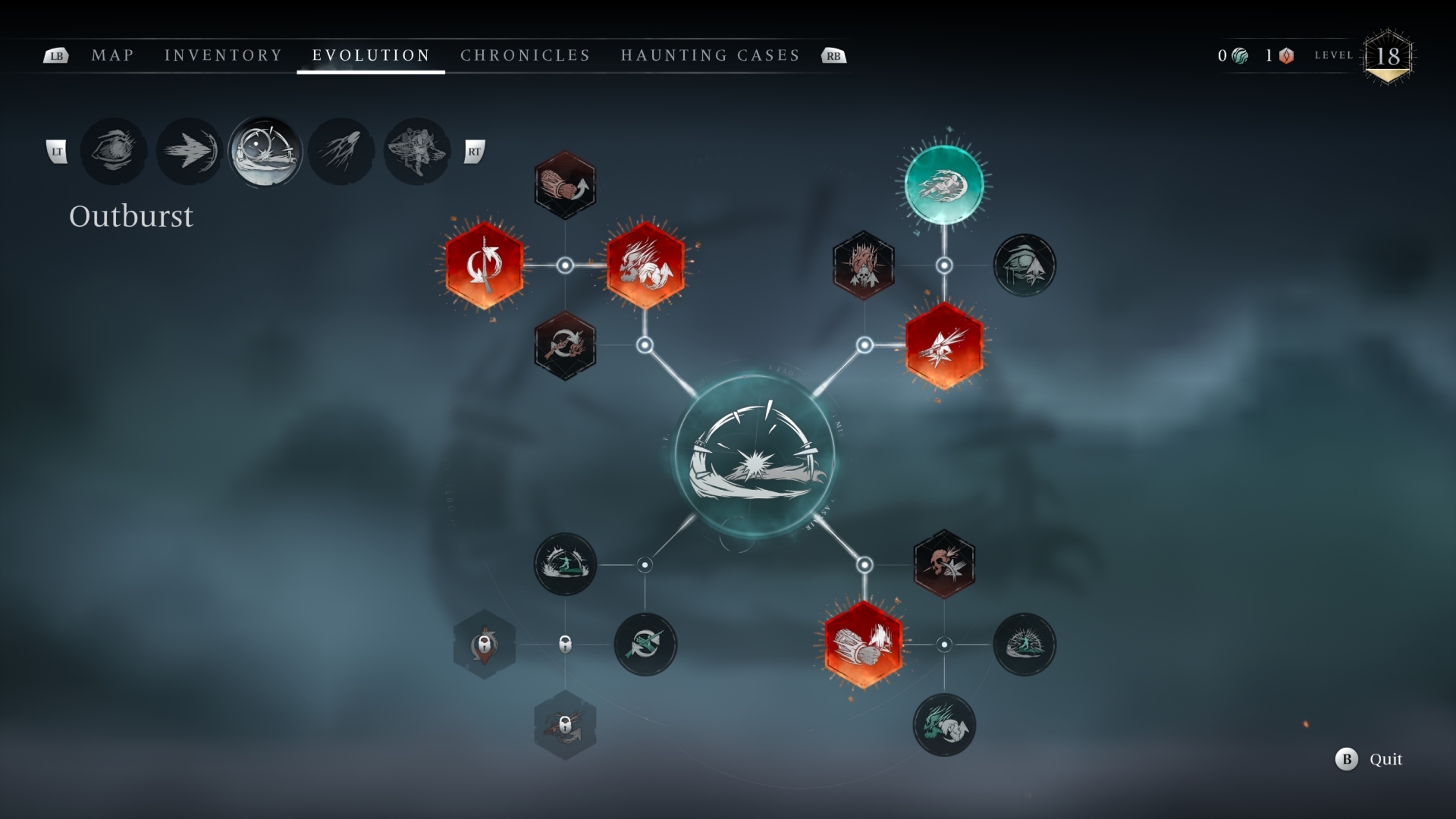
Task: Click the central Outburst ability icon
Action: pyautogui.click(x=751, y=455)
